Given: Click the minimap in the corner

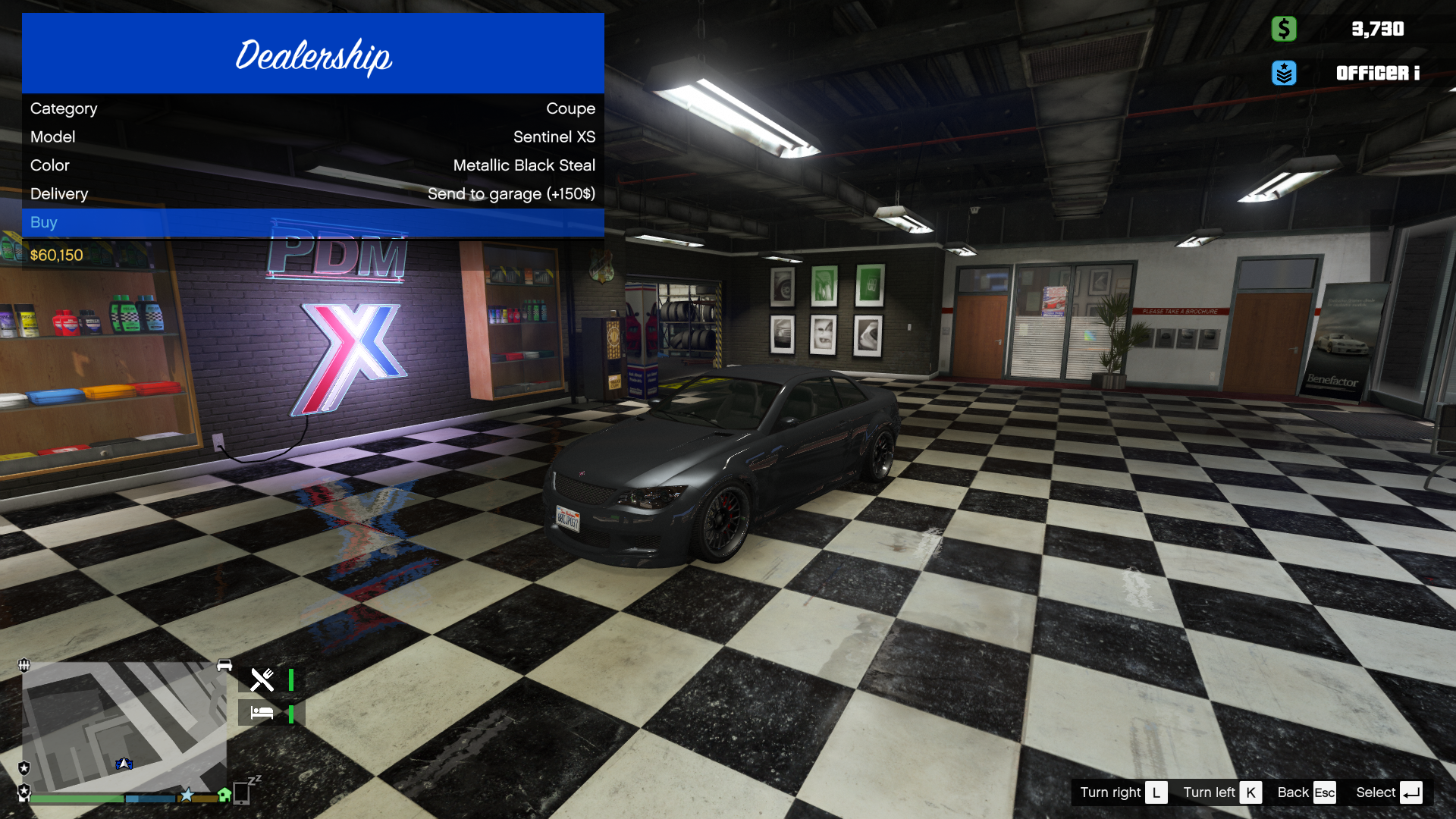Looking at the screenshot, I should [x=124, y=726].
